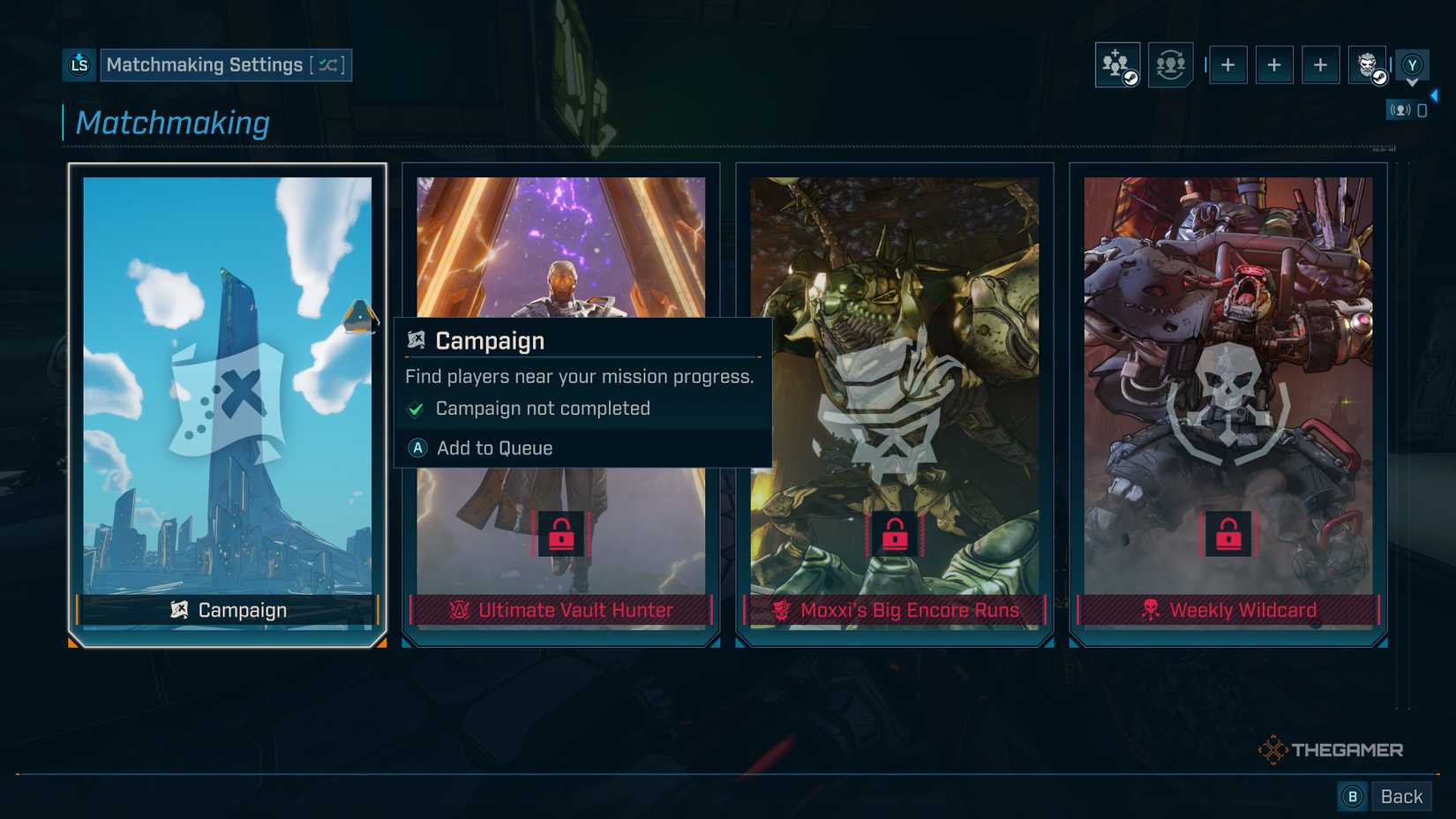Open the invite Steam friends icon
Viewport: 1456px width, 819px height.
(1116, 64)
